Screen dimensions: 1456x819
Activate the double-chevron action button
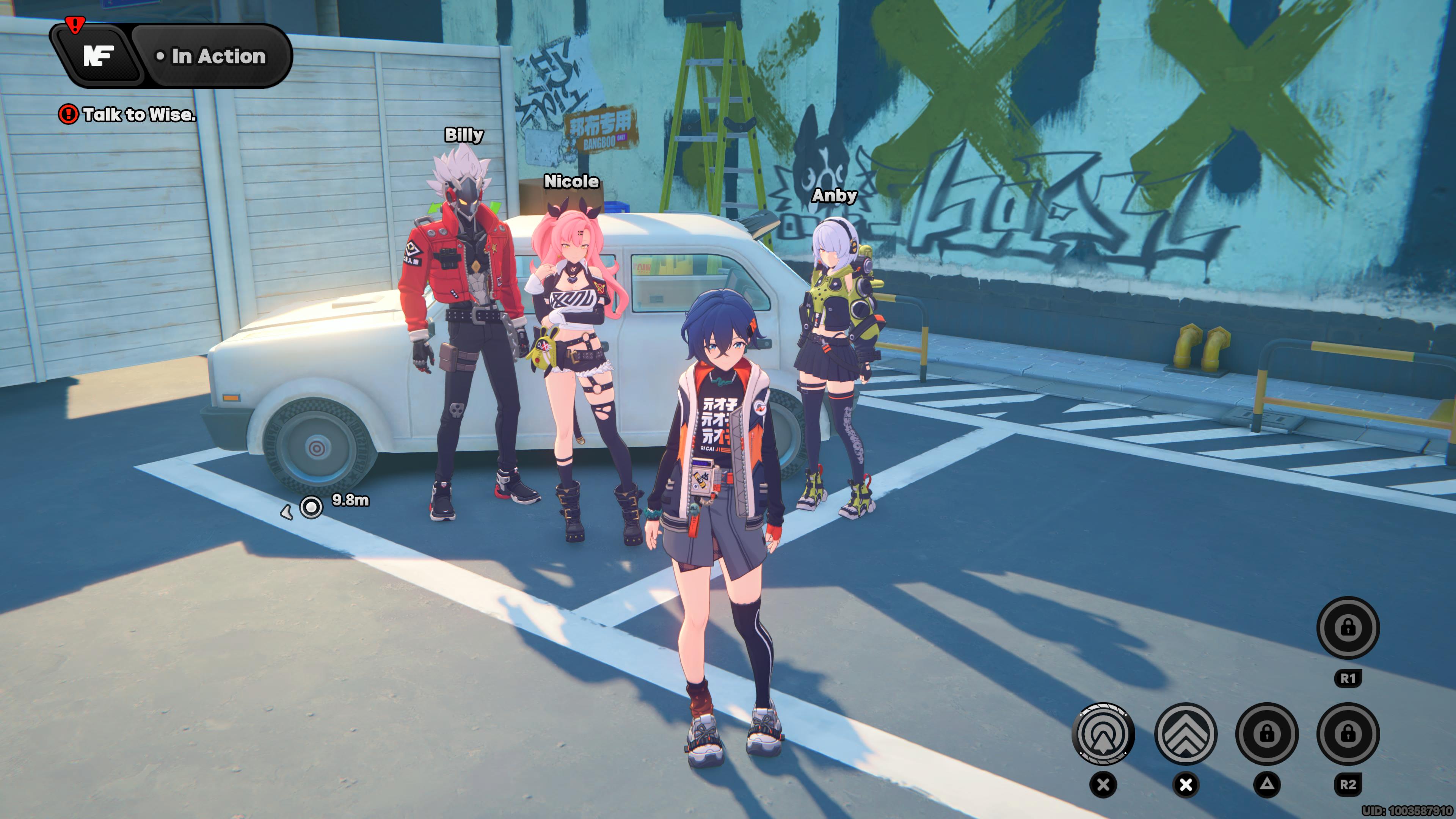click(1185, 733)
